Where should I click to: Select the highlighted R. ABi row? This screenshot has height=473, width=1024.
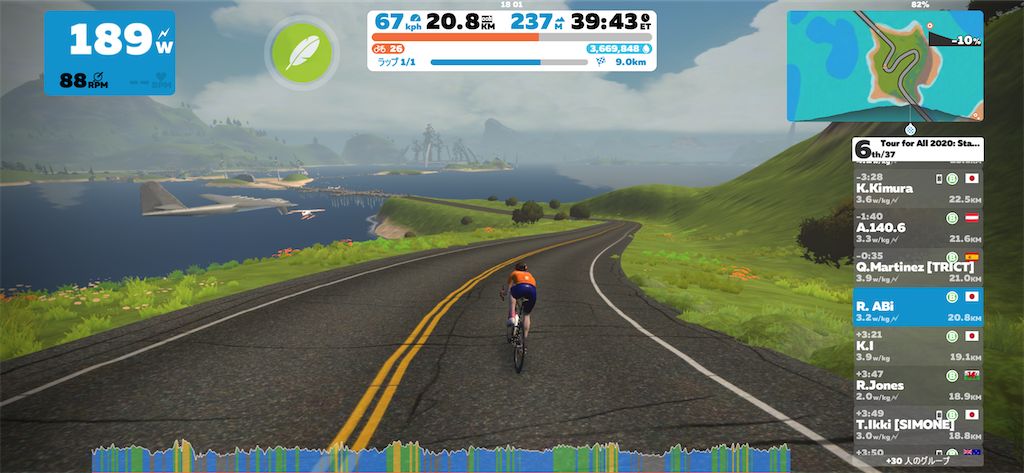[x=917, y=307]
